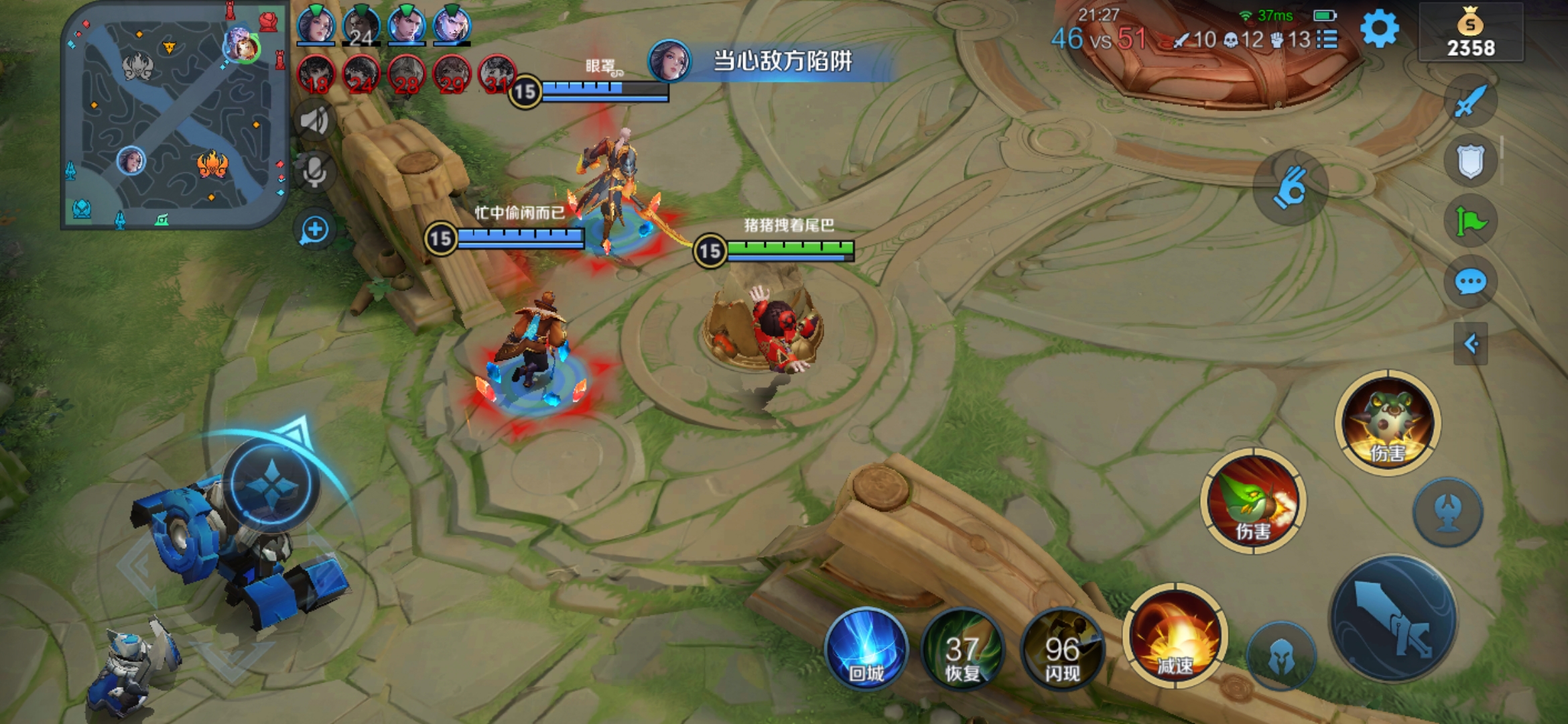The image size is (1568, 724).
Task: Cast the pig bomb 伤害 skill
Action: coord(1387,422)
